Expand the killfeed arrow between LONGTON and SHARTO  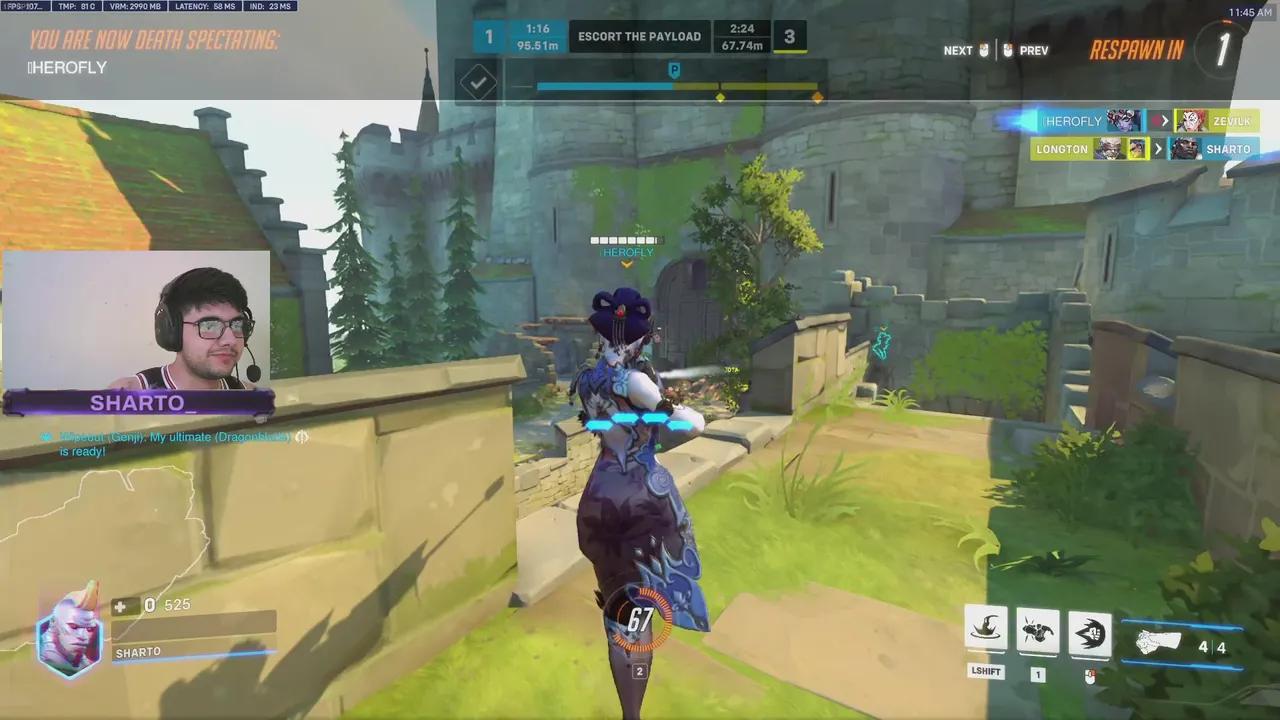point(1157,149)
